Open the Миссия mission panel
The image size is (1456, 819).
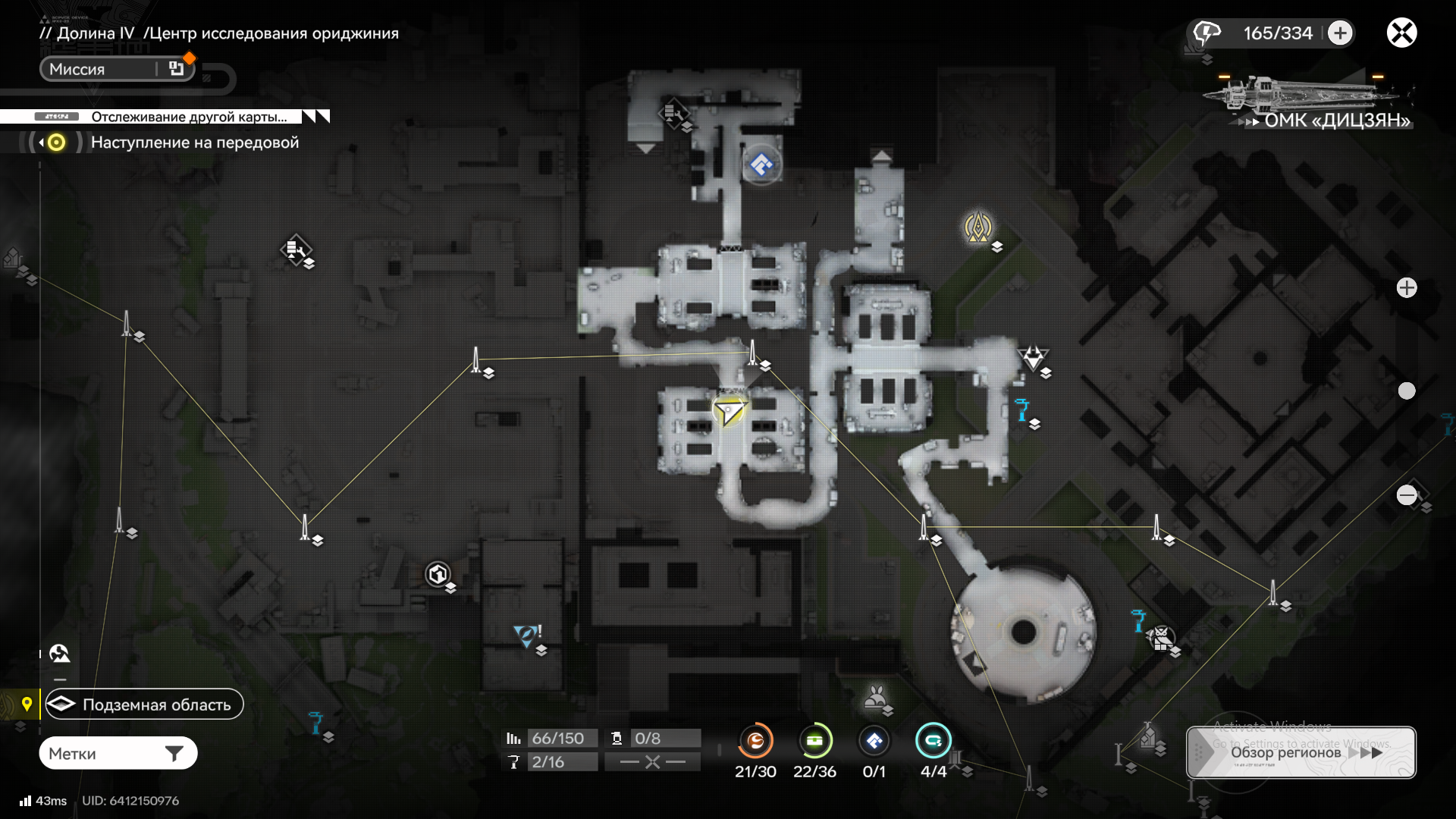click(x=117, y=69)
